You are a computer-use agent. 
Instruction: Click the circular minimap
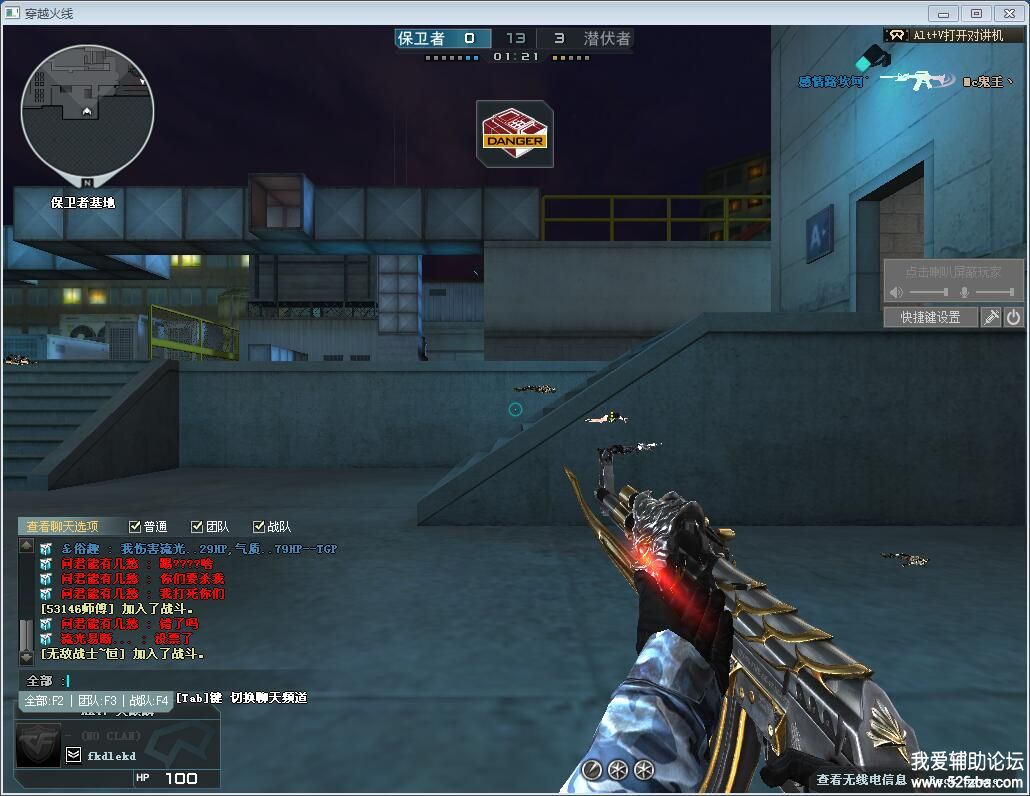click(x=87, y=110)
